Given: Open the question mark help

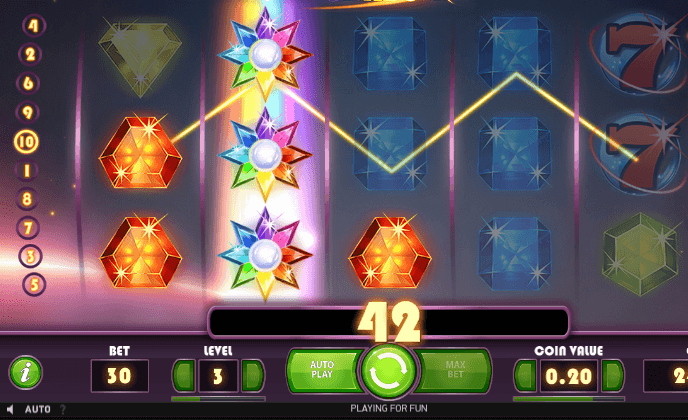Looking at the screenshot, I should (63, 410).
